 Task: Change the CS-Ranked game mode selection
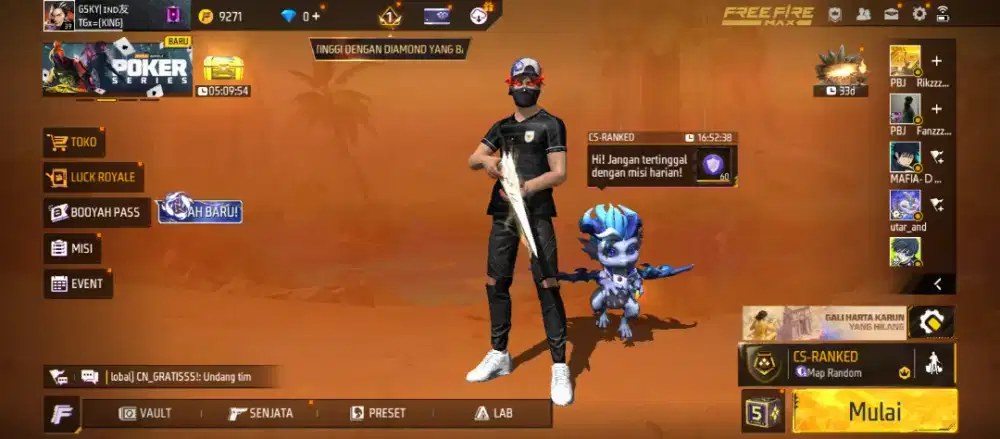click(x=825, y=364)
